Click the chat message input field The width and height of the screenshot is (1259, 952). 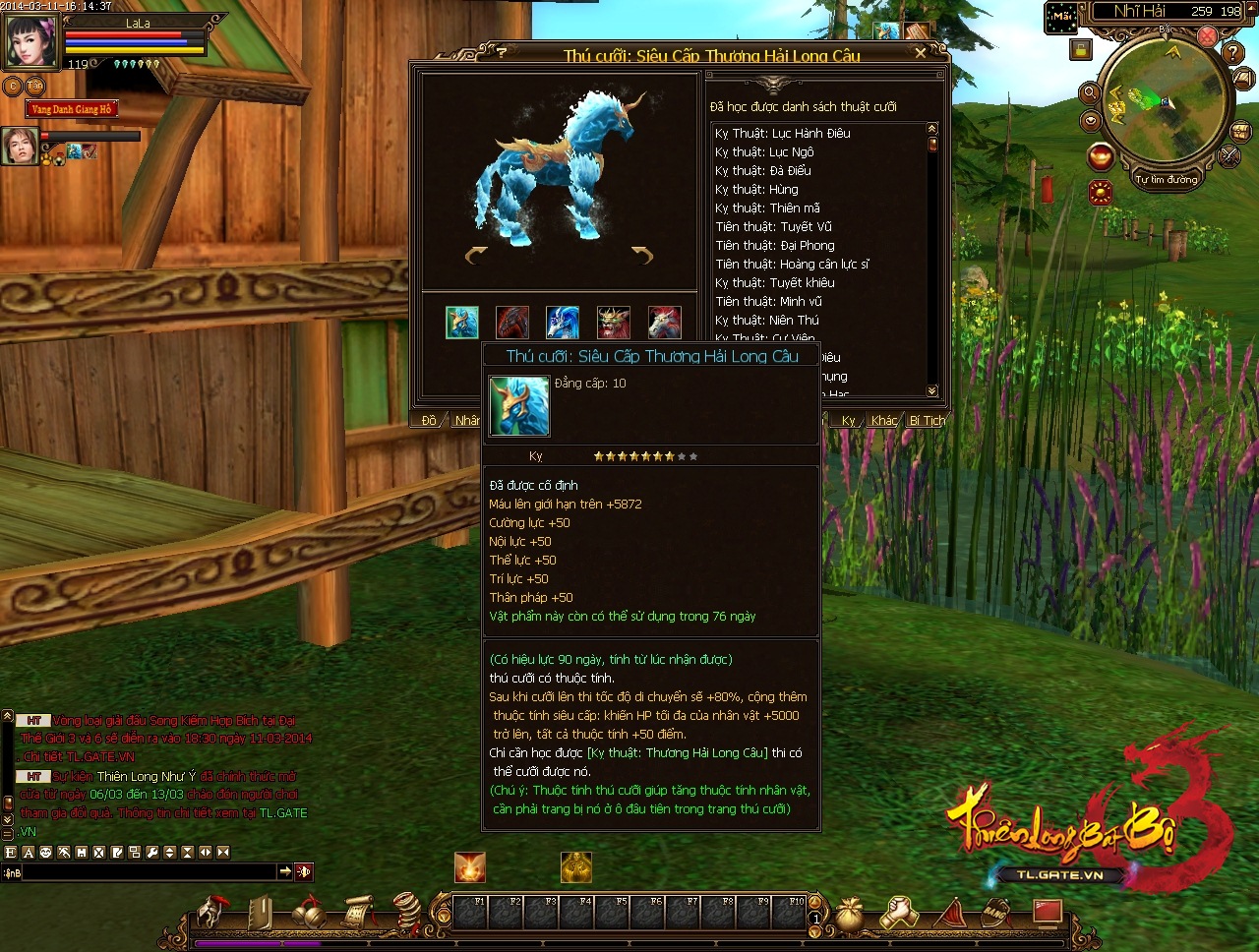[148, 872]
